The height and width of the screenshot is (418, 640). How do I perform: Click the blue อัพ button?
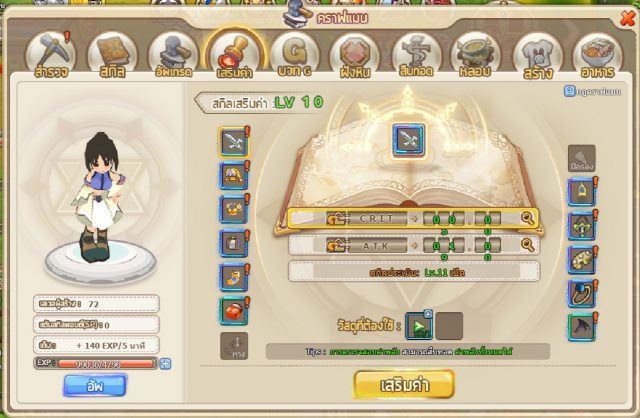tap(95, 385)
